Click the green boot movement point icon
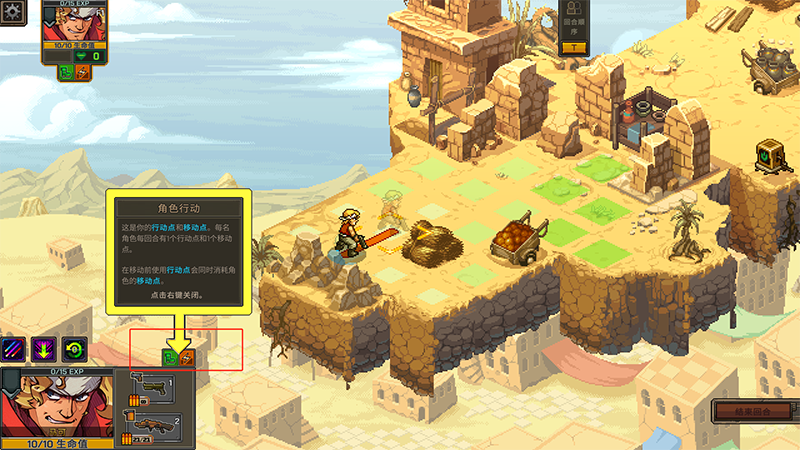Screen dimensions: 800x450 (170, 357)
